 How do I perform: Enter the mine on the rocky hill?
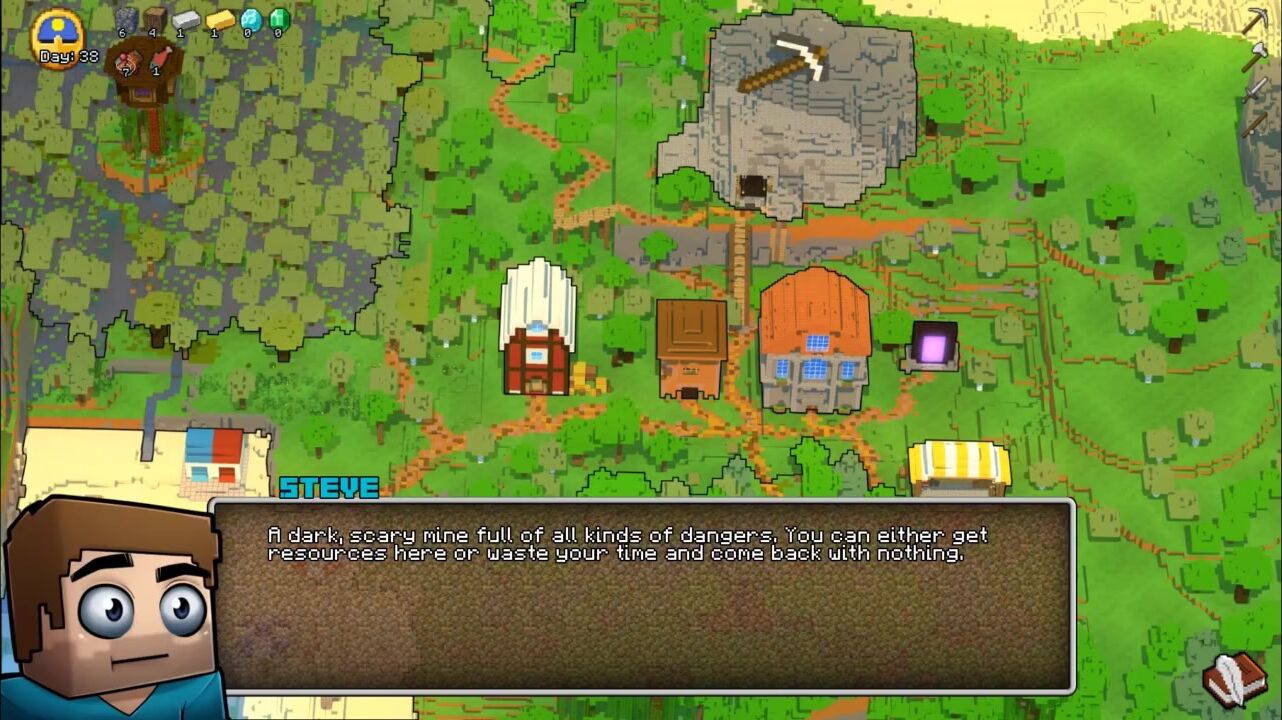pos(753,186)
